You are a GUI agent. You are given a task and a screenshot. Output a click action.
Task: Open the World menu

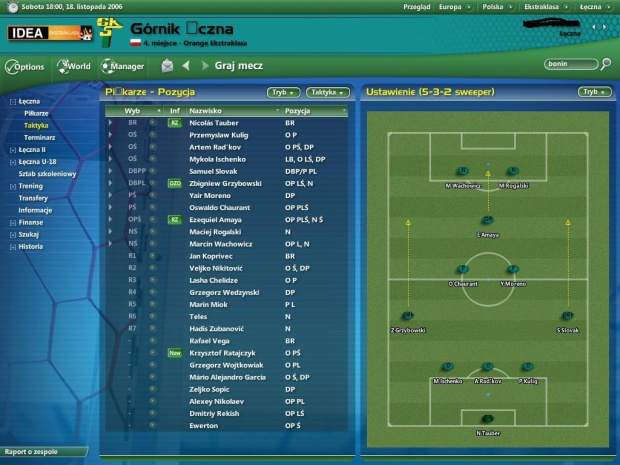click(75, 67)
